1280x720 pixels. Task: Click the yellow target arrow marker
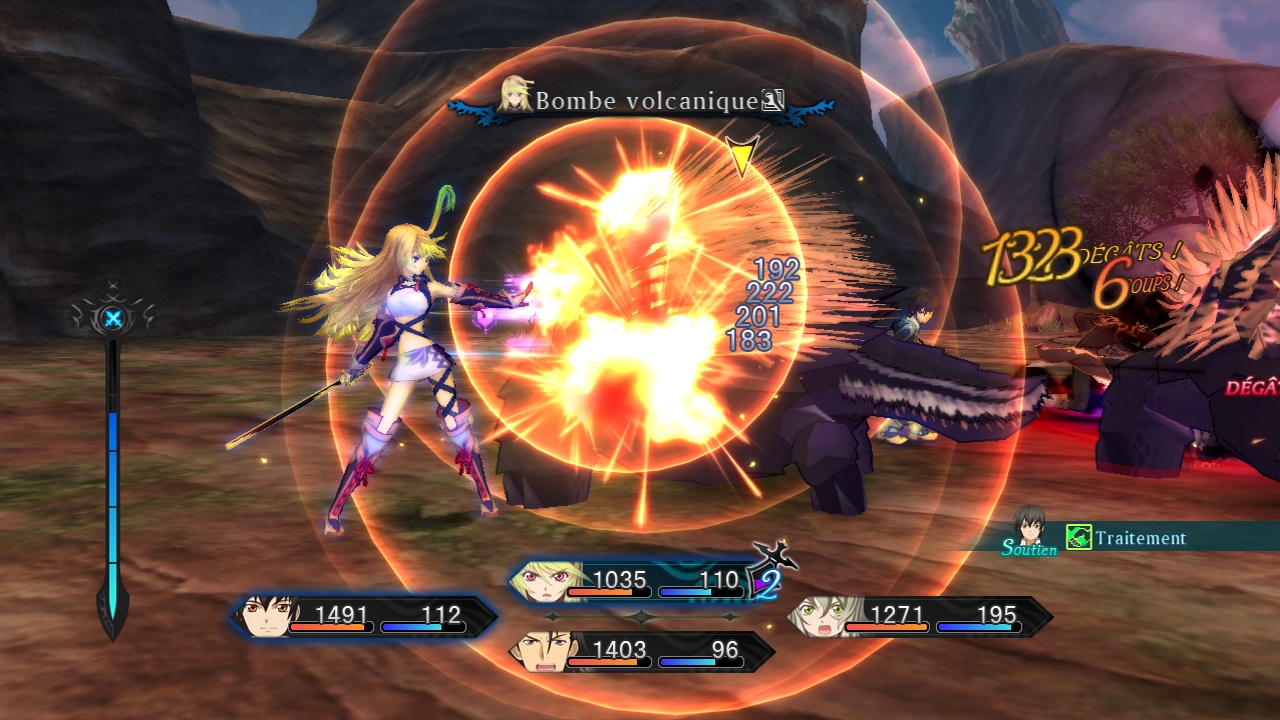click(x=741, y=157)
